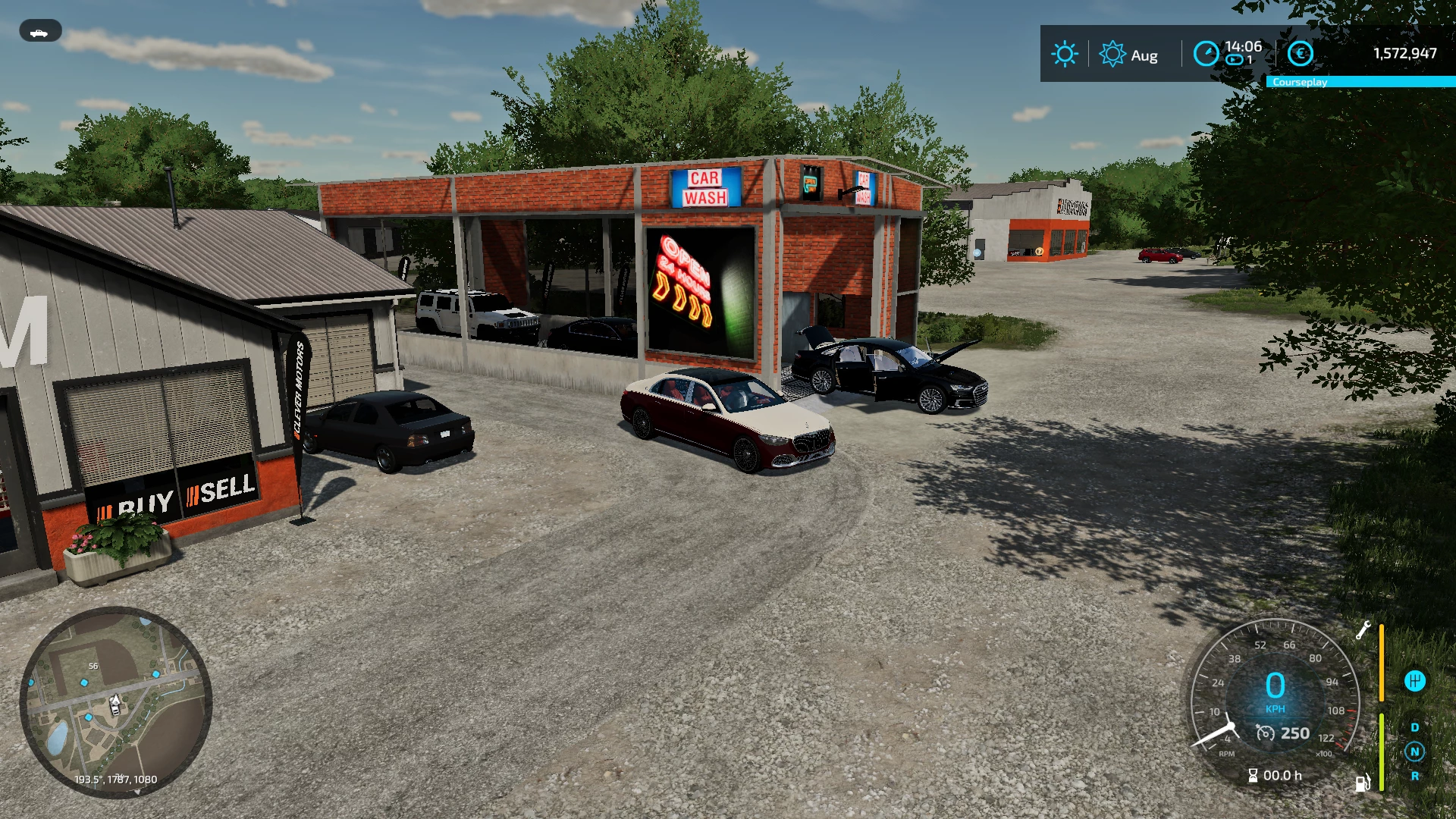Click the wrench damage icon
The image size is (1456, 819).
1363,630
